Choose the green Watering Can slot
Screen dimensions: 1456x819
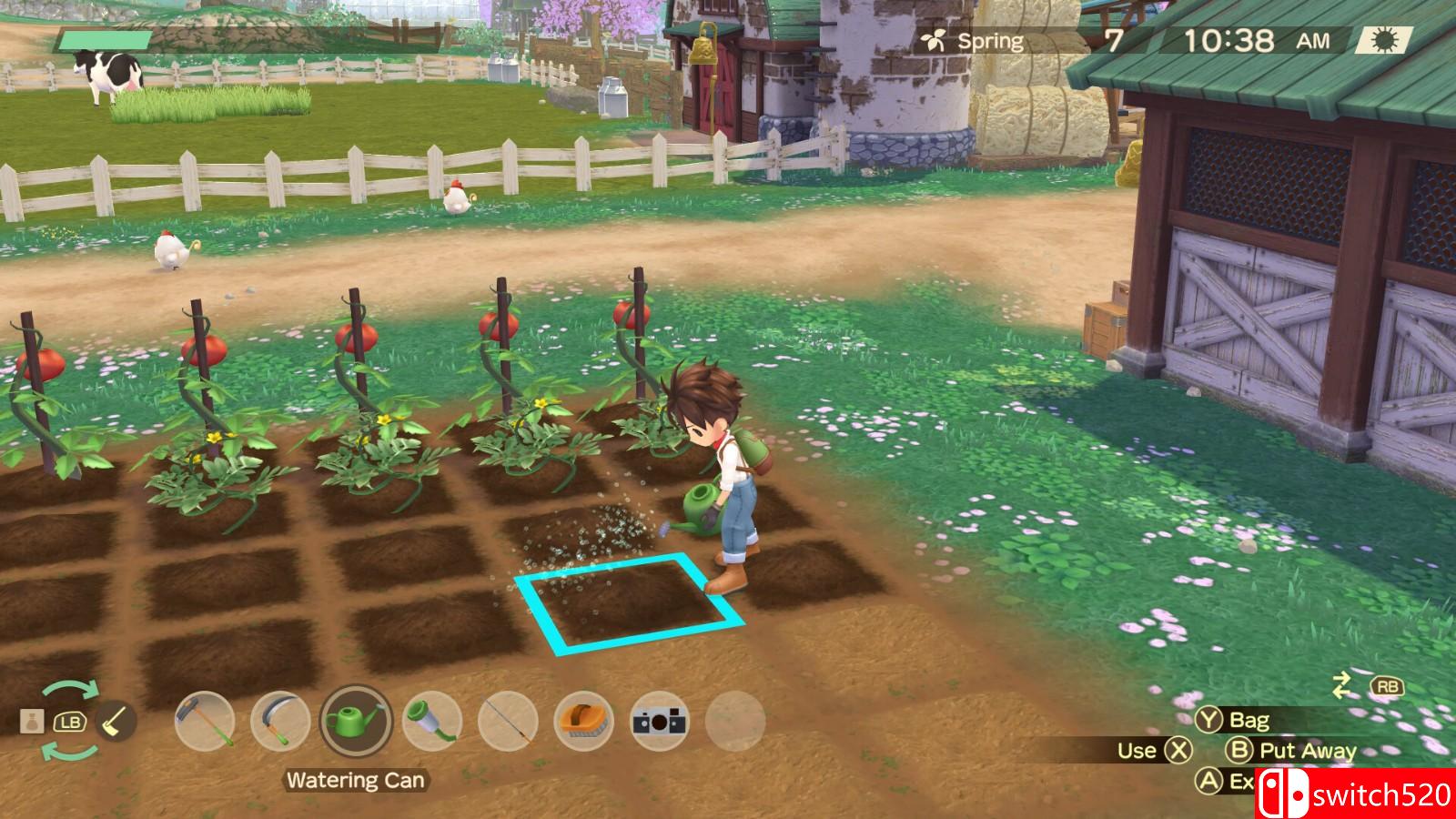356,722
